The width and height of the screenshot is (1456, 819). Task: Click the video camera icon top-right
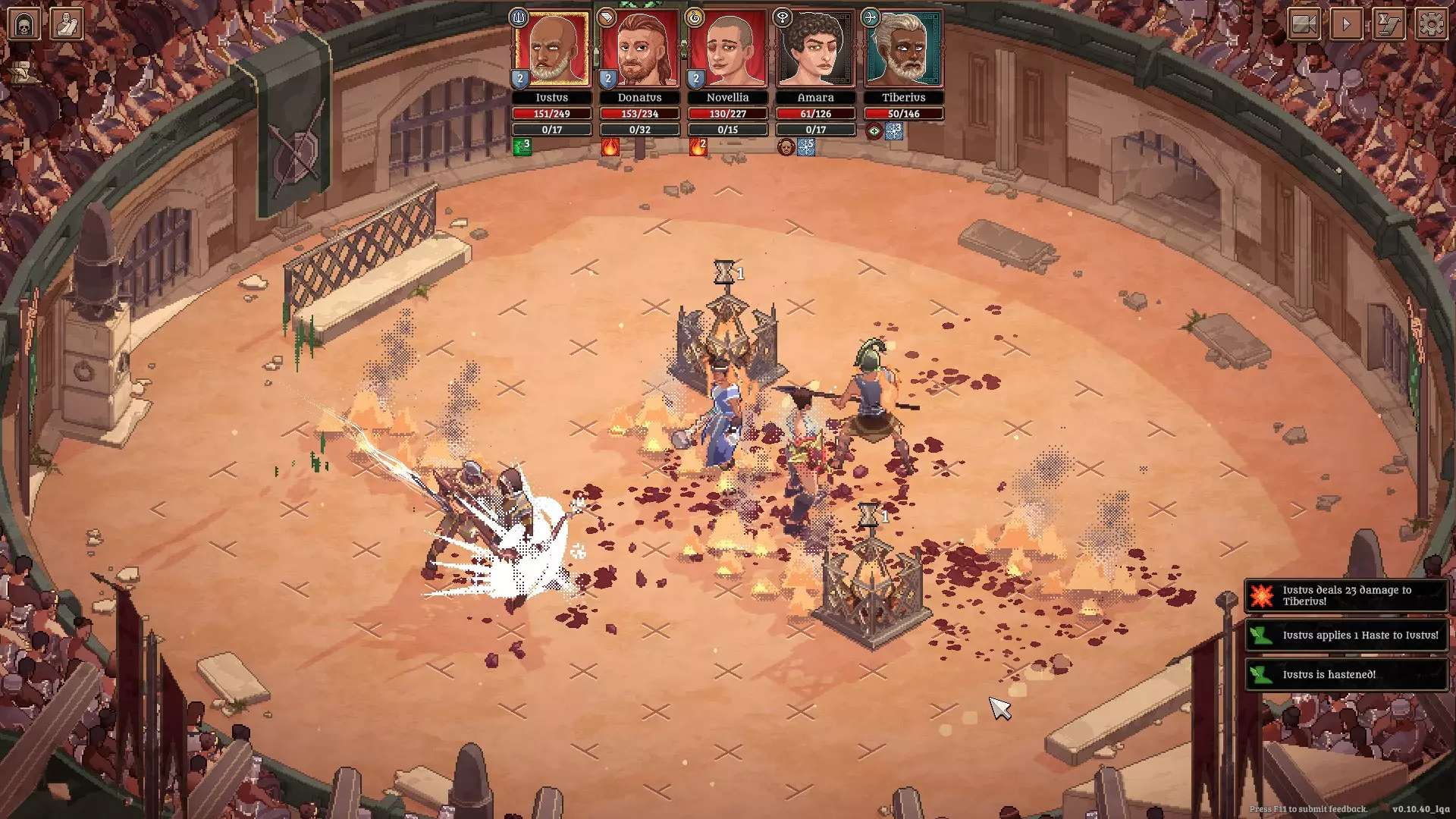(1304, 24)
